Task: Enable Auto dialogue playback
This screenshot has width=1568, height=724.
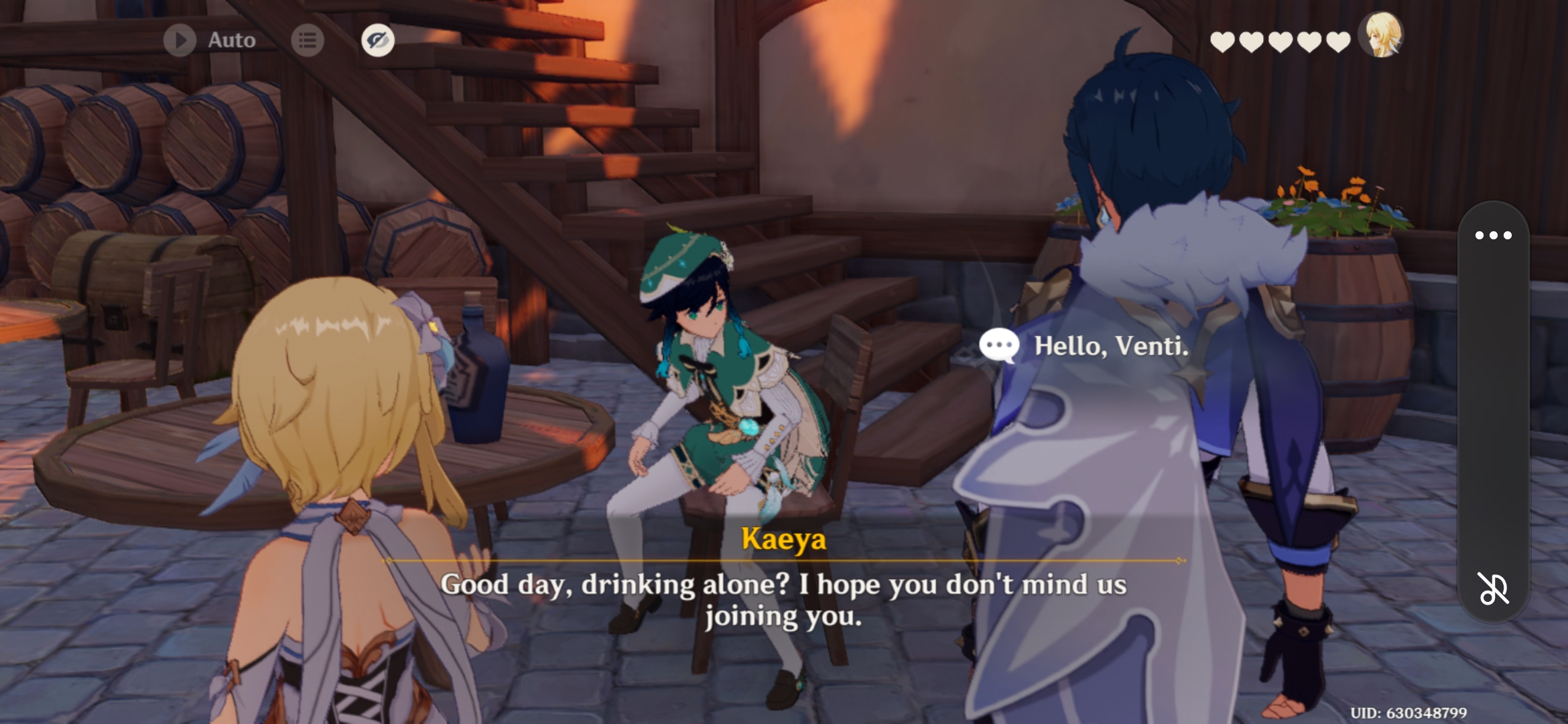Action: (x=206, y=39)
